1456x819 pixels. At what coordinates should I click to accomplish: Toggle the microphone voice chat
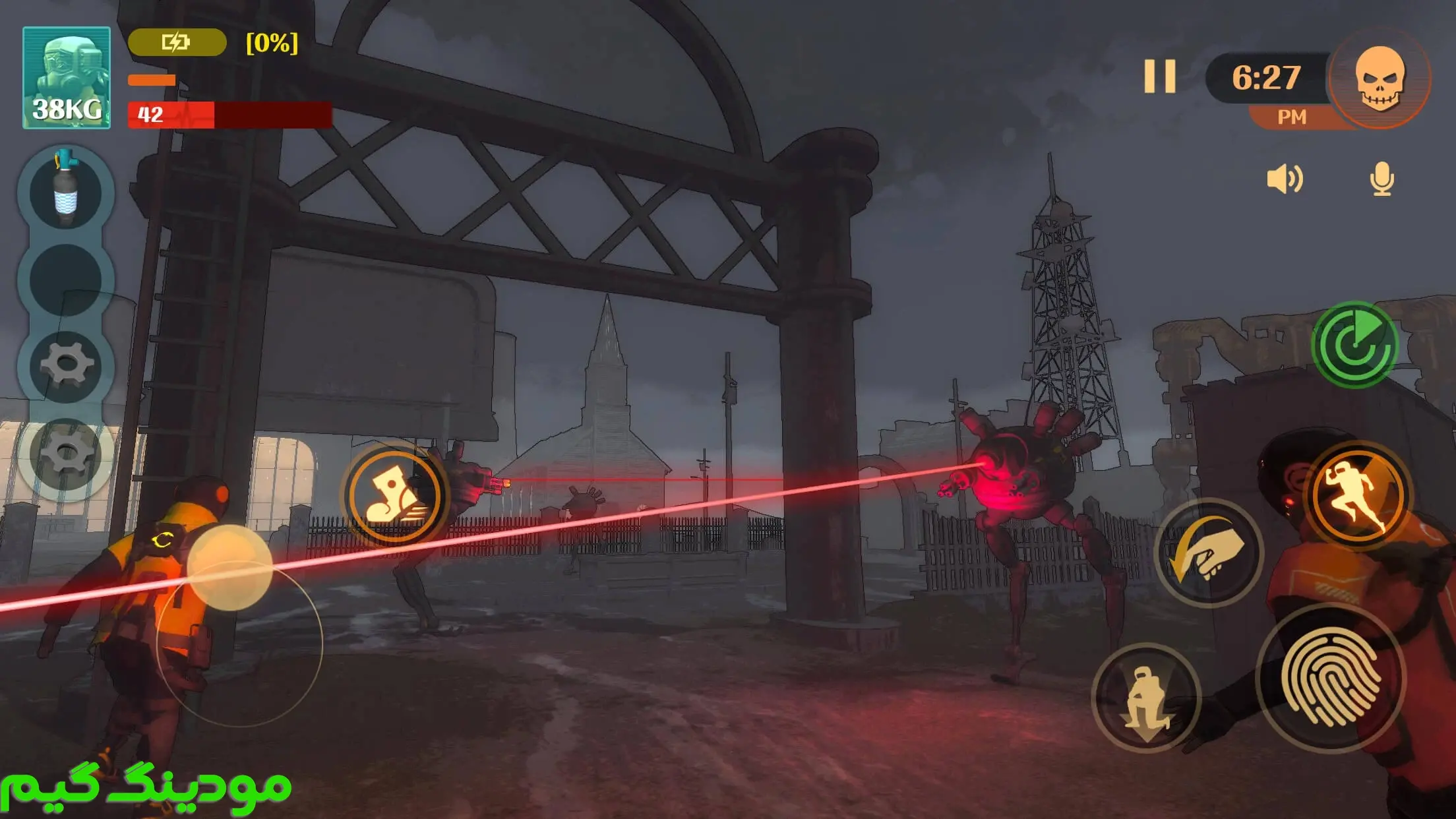point(1381,179)
